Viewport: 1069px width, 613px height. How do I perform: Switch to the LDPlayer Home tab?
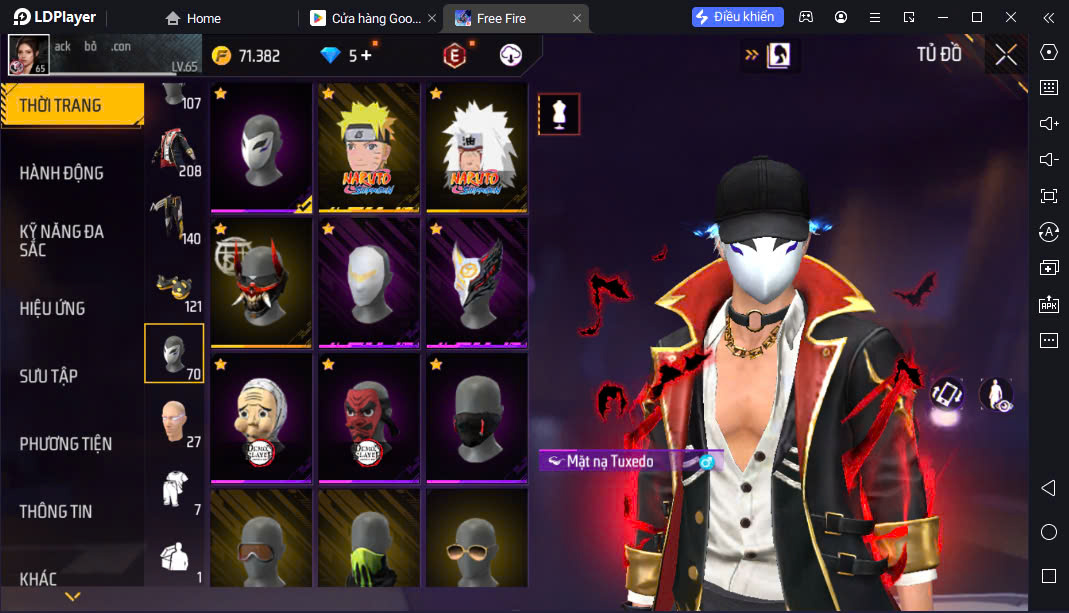(193, 18)
